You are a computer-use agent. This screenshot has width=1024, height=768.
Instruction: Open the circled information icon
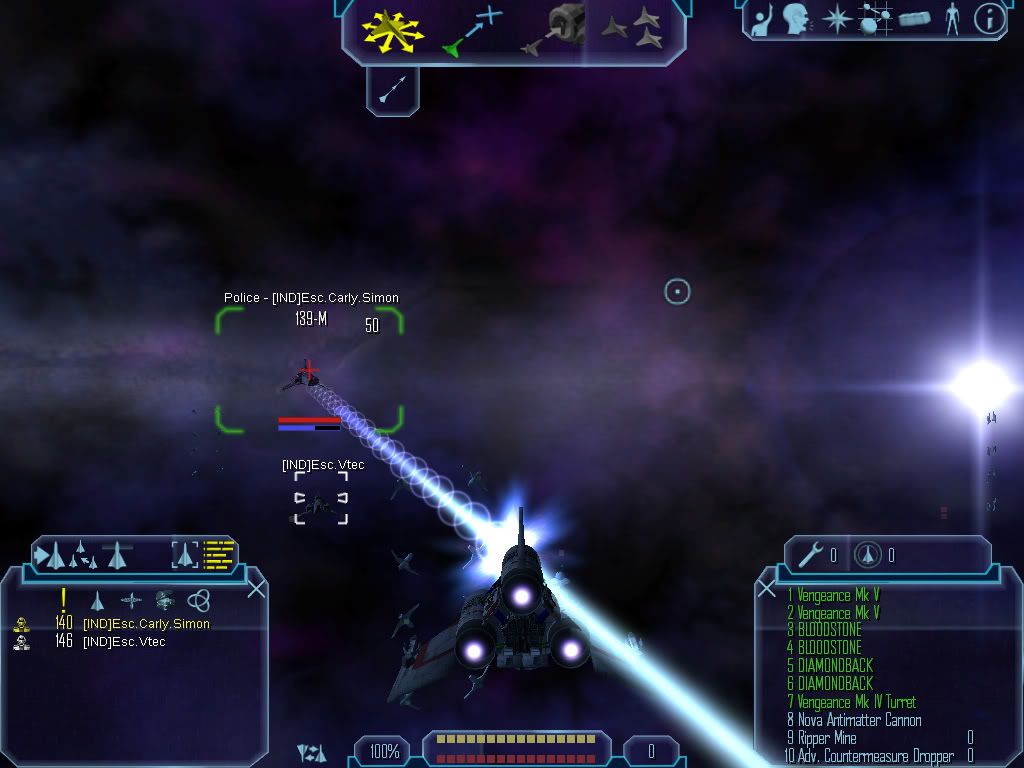click(989, 18)
